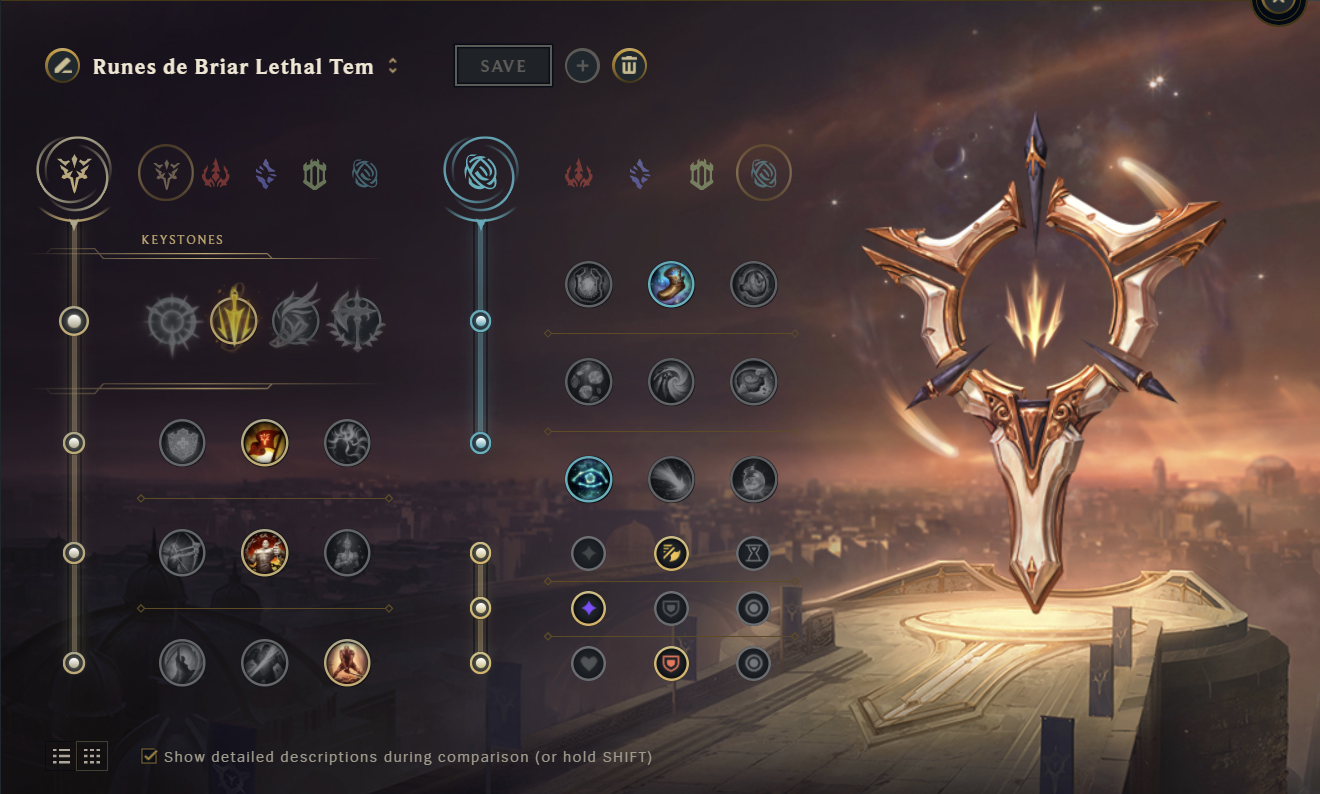
Task: Switch the primary tree to Resolve
Action: point(315,172)
